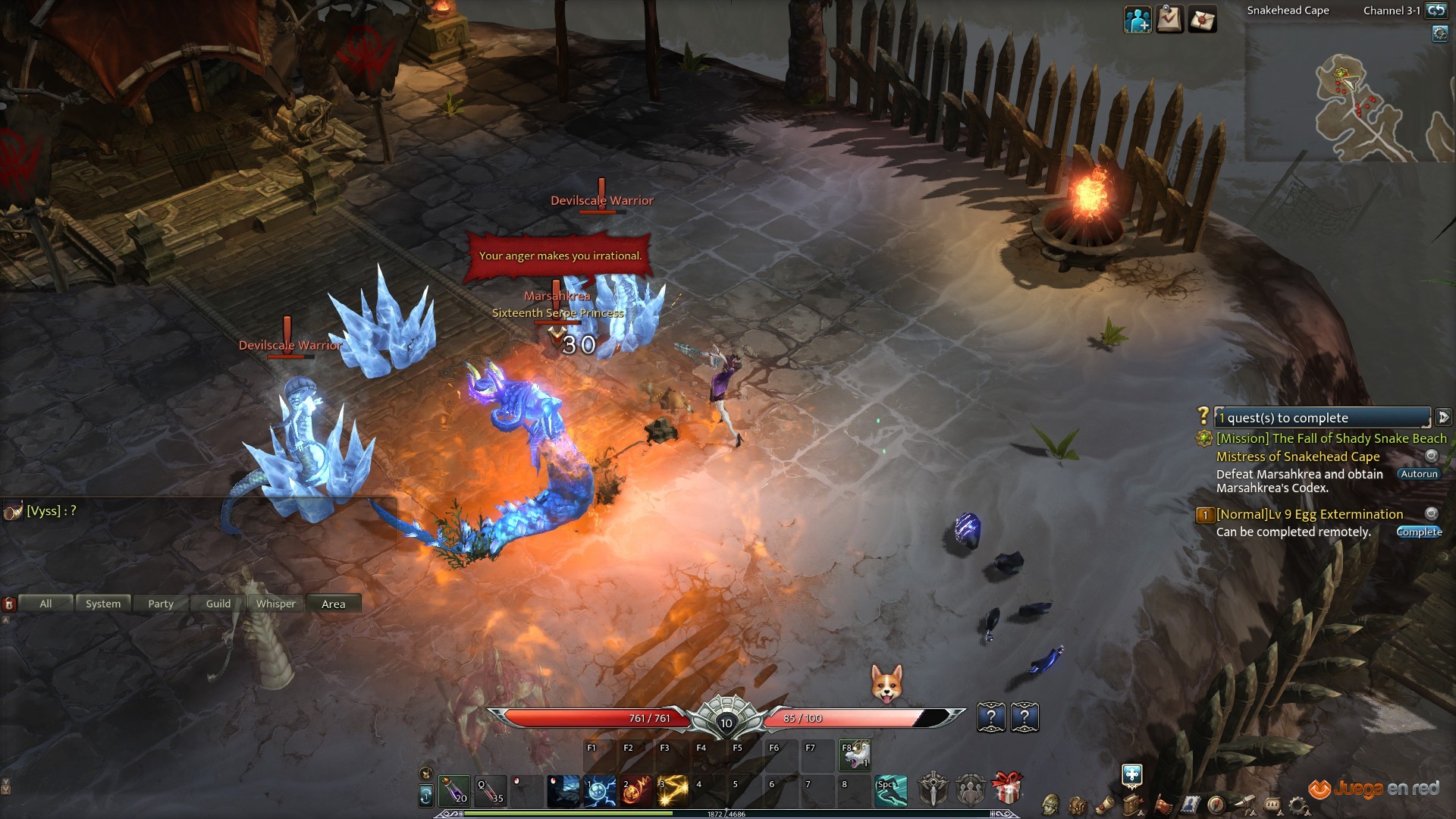Summon the white wolf pet in F8
1456x819 pixels.
pyautogui.click(x=855, y=755)
